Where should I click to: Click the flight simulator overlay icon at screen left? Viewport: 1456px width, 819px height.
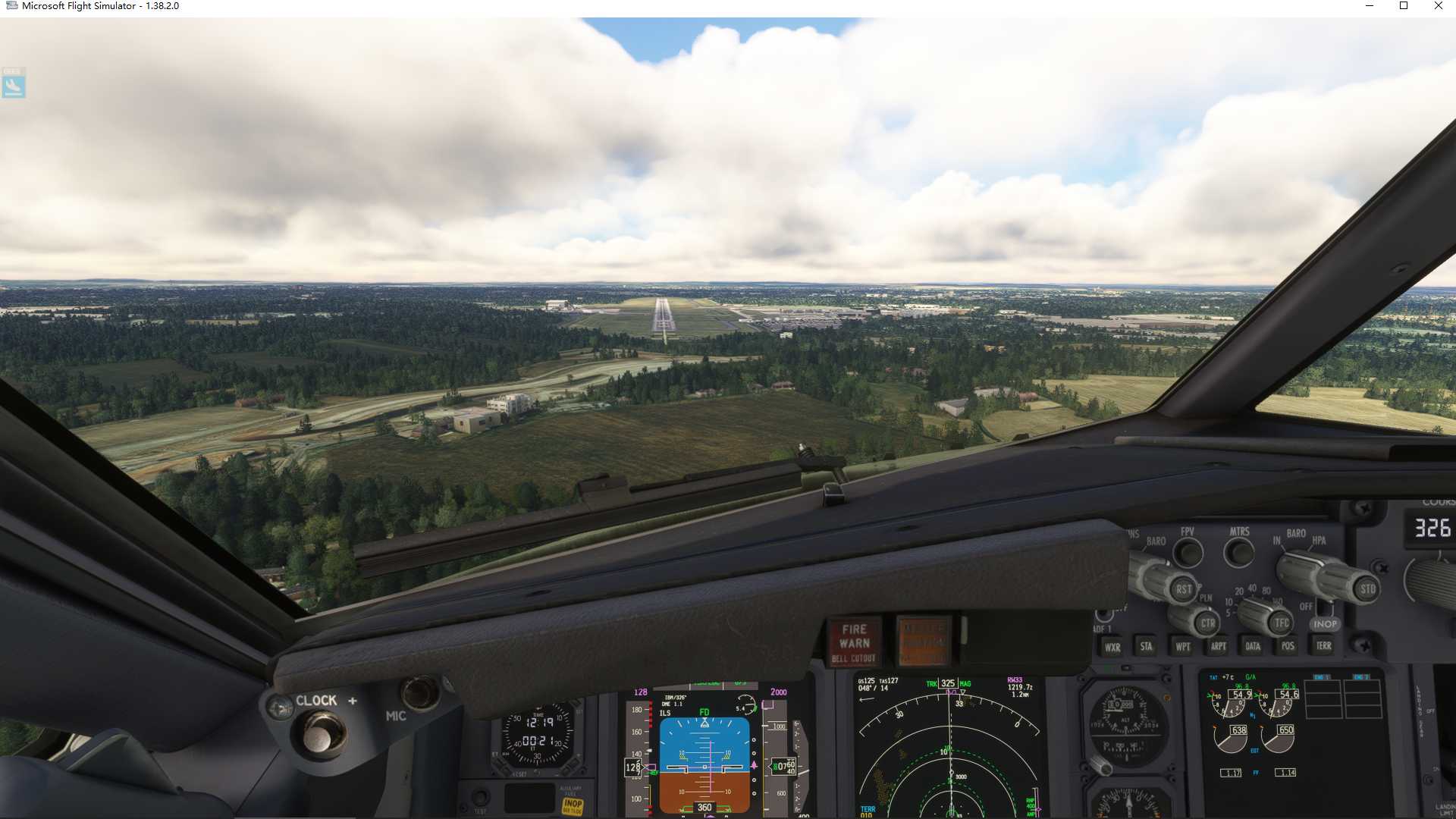point(14,85)
